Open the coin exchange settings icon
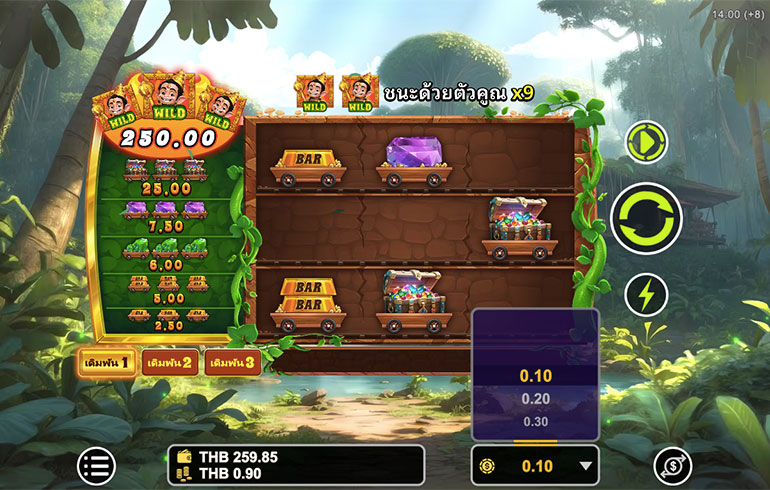Image resolution: width=770 pixels, height=490 pixels. [x=672, y=465]
